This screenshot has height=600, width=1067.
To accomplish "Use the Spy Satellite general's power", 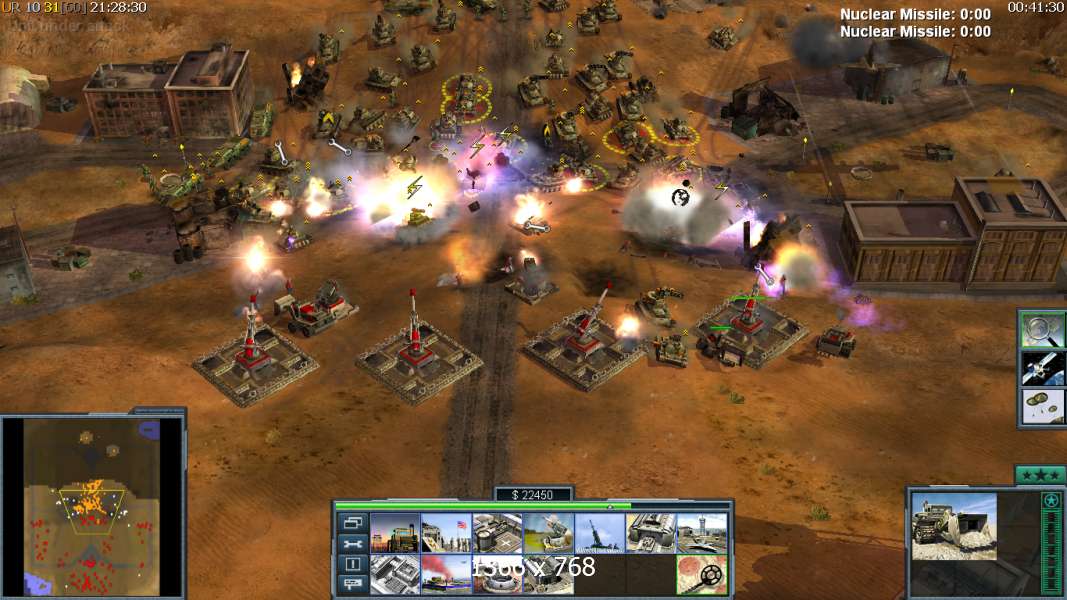I will (1041, 369).
